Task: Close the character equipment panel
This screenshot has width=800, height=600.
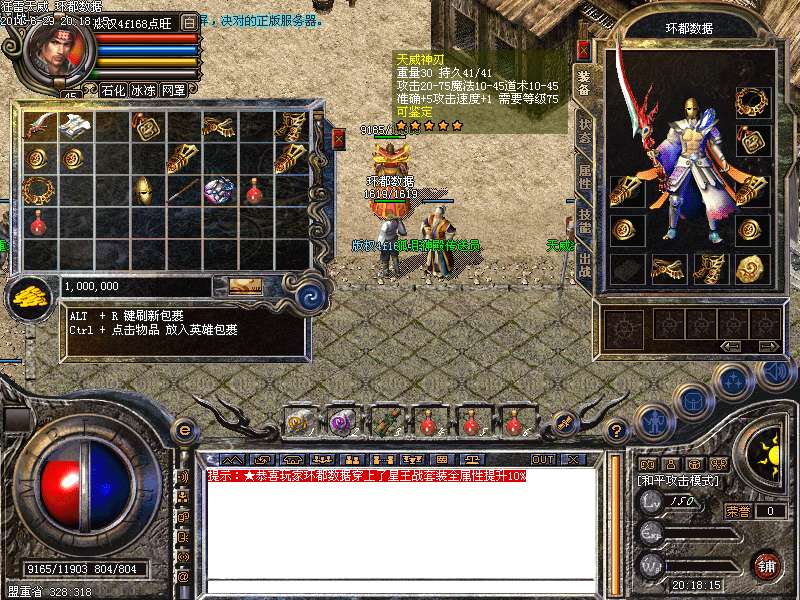Action: coord(583,48)
